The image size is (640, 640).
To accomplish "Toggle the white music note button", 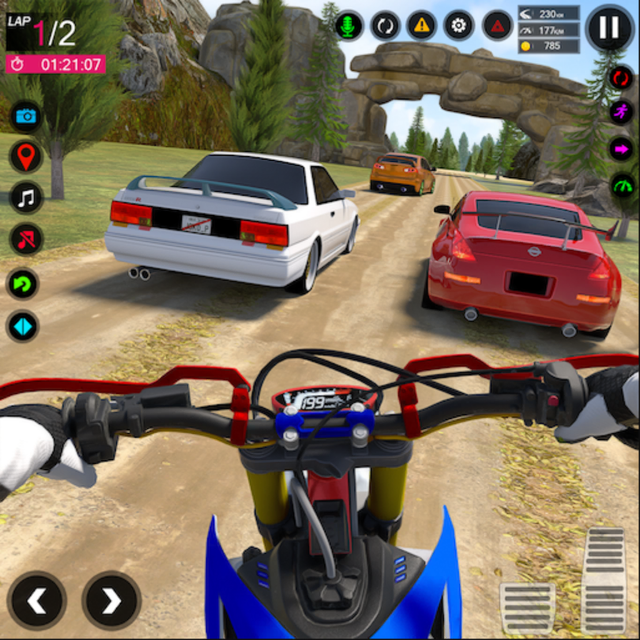I will (26, 197).
